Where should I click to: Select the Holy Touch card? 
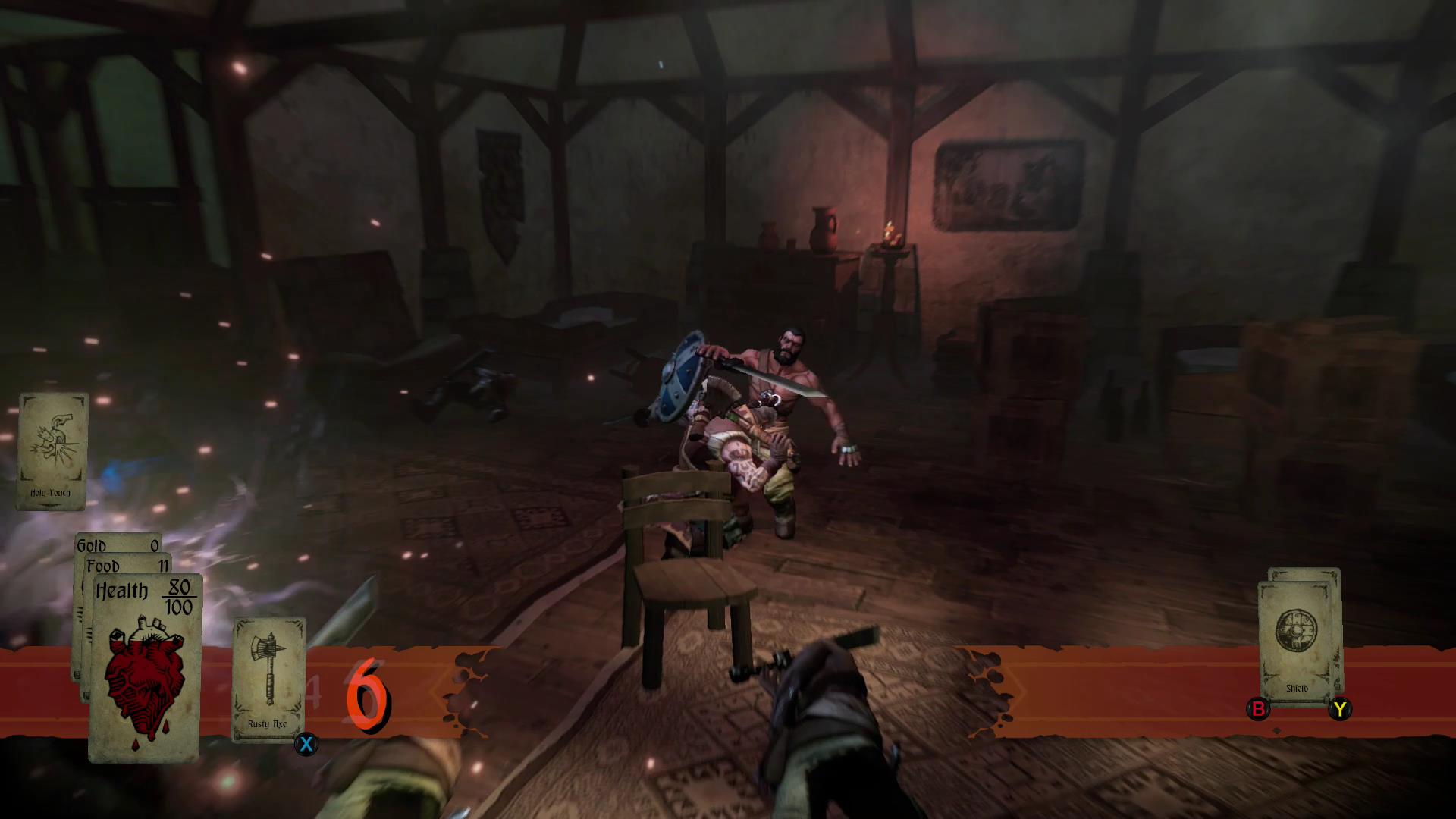tap(52, 450)
